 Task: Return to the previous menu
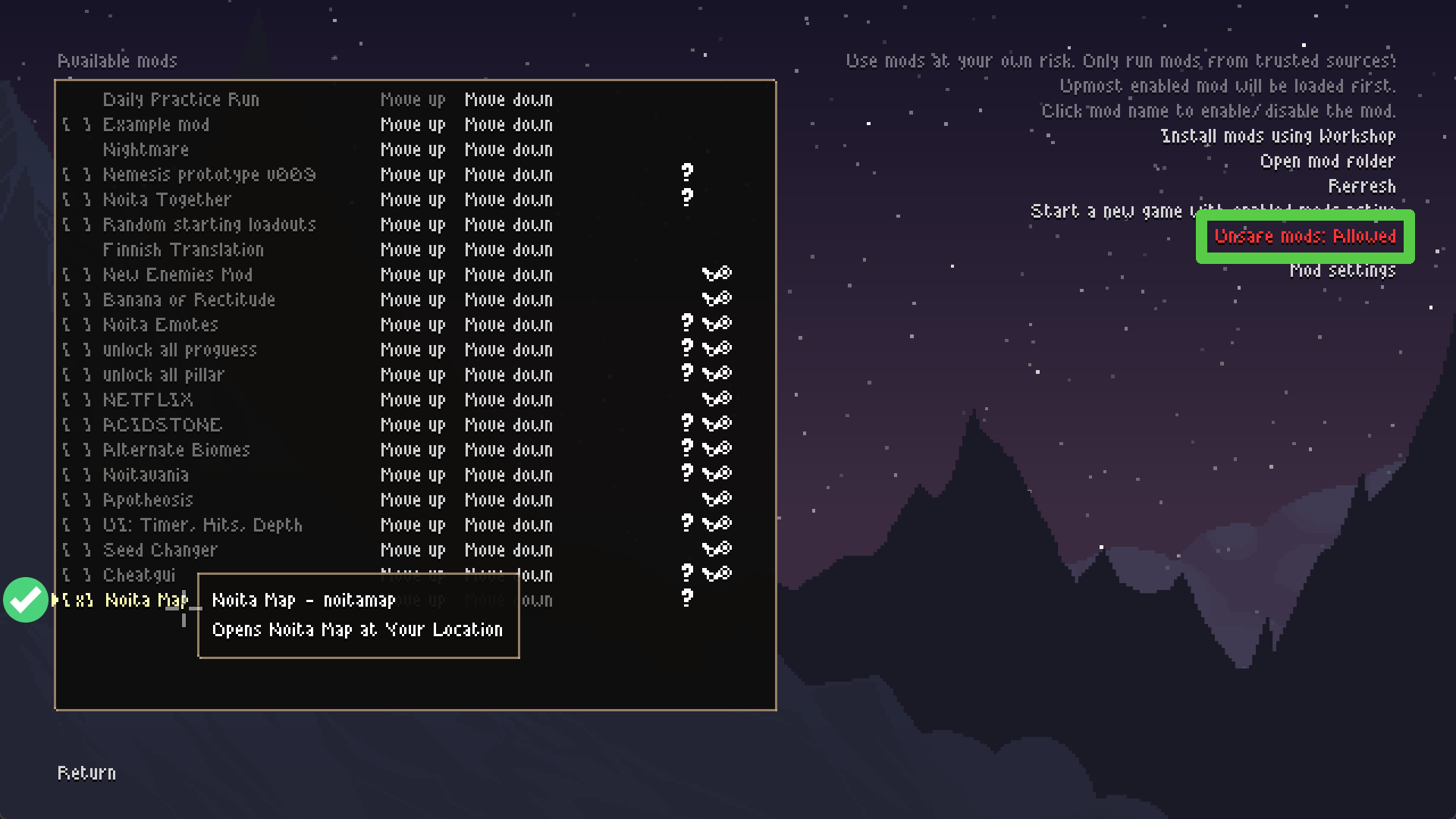tap(86, 773)
